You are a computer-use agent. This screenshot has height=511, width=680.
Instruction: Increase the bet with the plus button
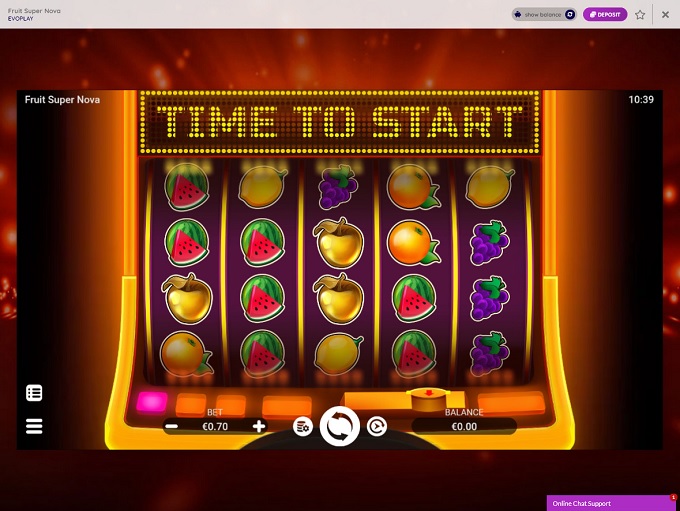[x=259, y=426]
